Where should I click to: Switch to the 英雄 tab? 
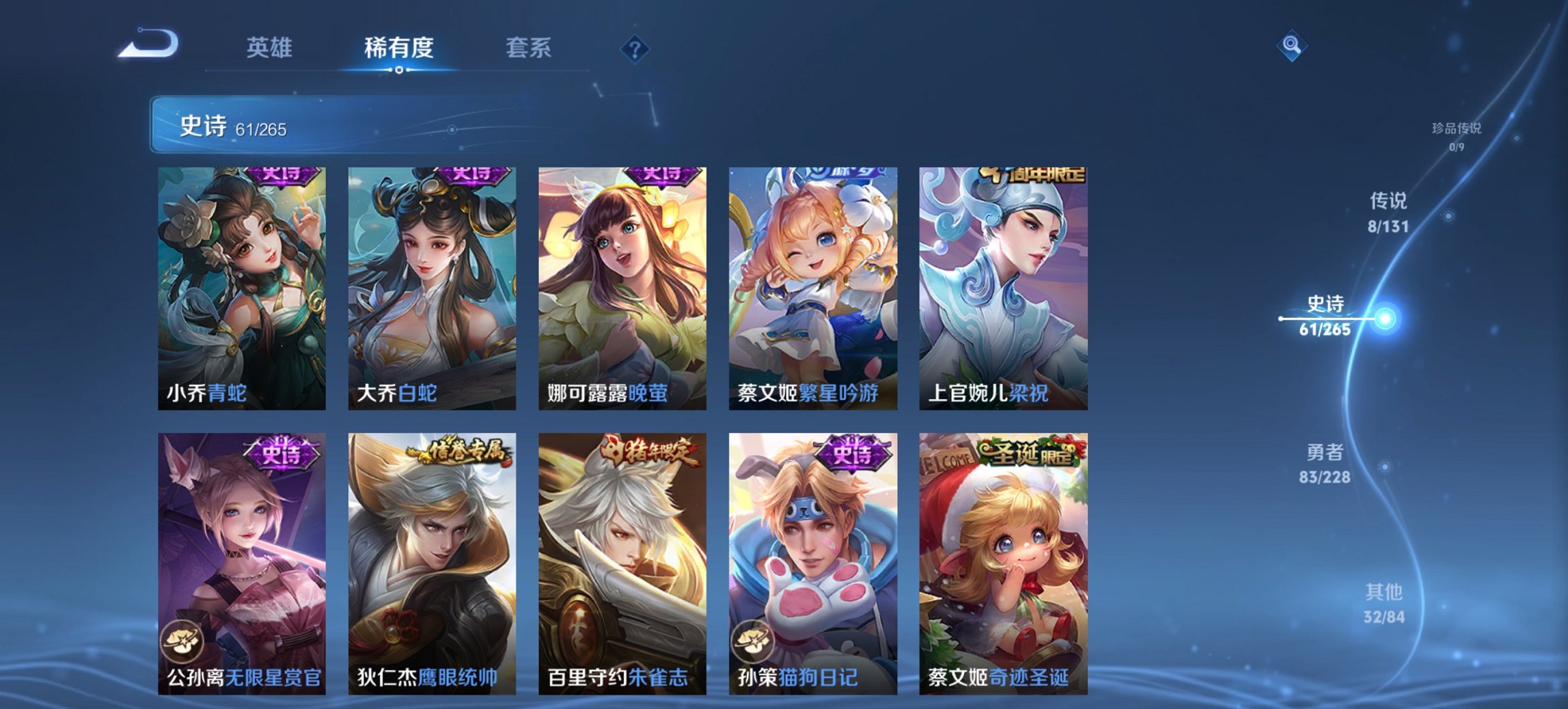(271, 49)
